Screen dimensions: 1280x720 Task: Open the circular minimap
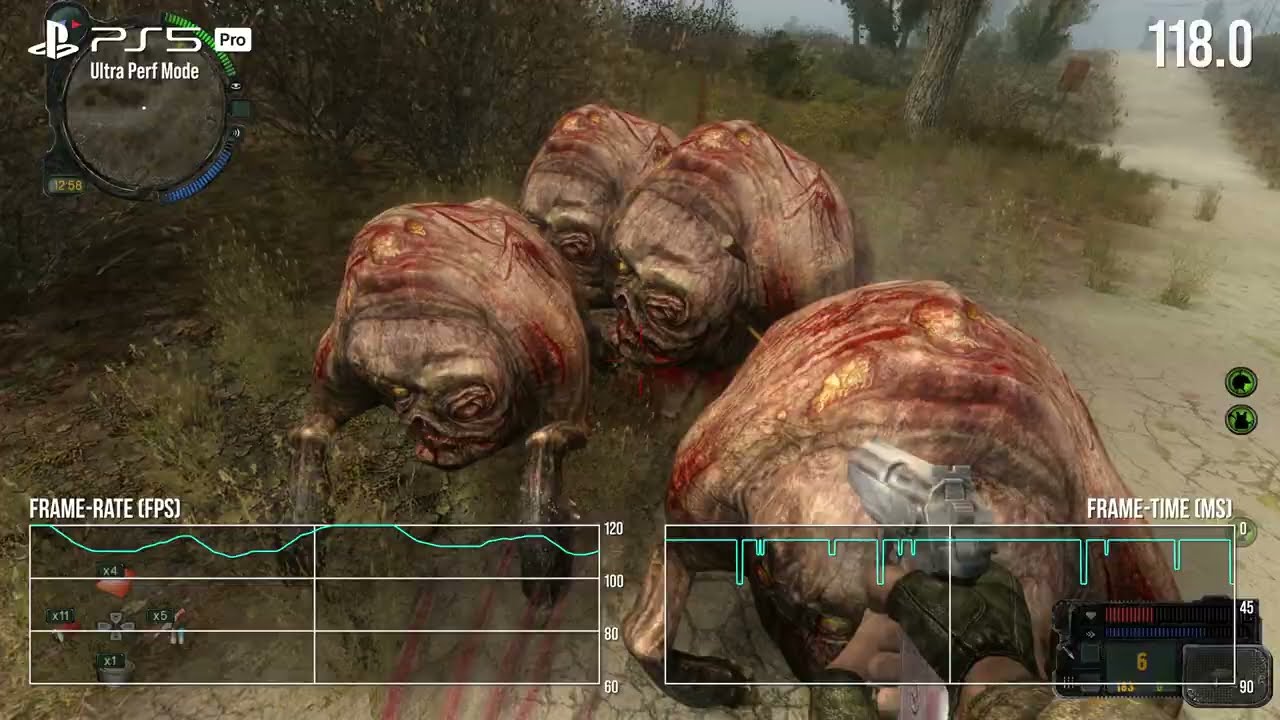(145, 108)
